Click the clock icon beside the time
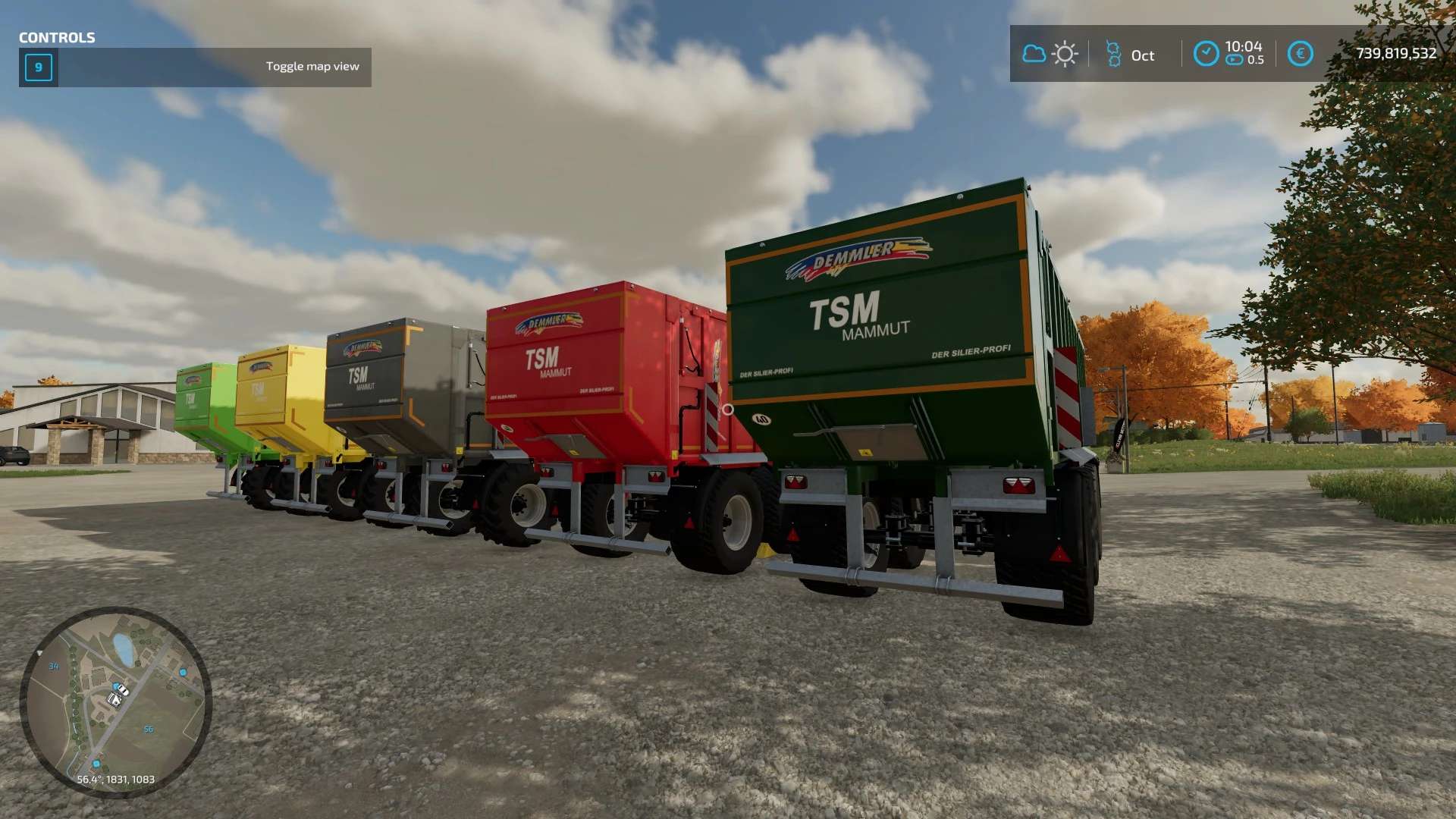Viewport: 1456px width, 819px height. [x=1206, y=54]
